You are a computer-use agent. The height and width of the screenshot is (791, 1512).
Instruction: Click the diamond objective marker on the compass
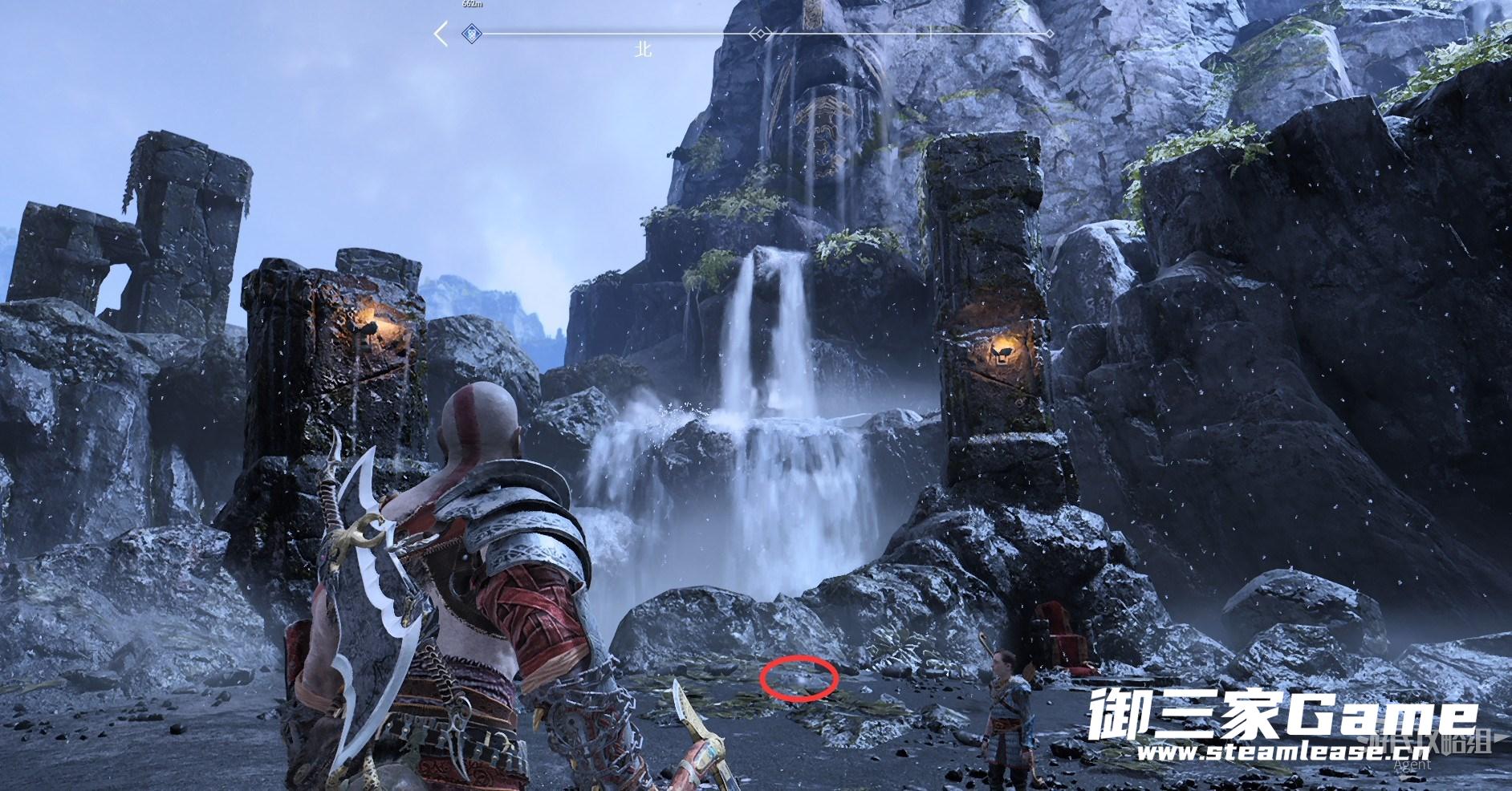click(472, 34)
